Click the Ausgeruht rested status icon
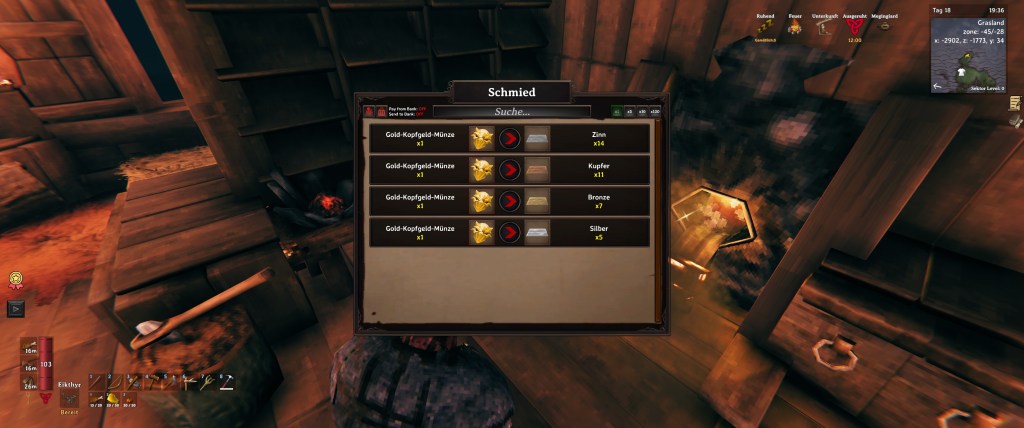 [x=855, y=29]
